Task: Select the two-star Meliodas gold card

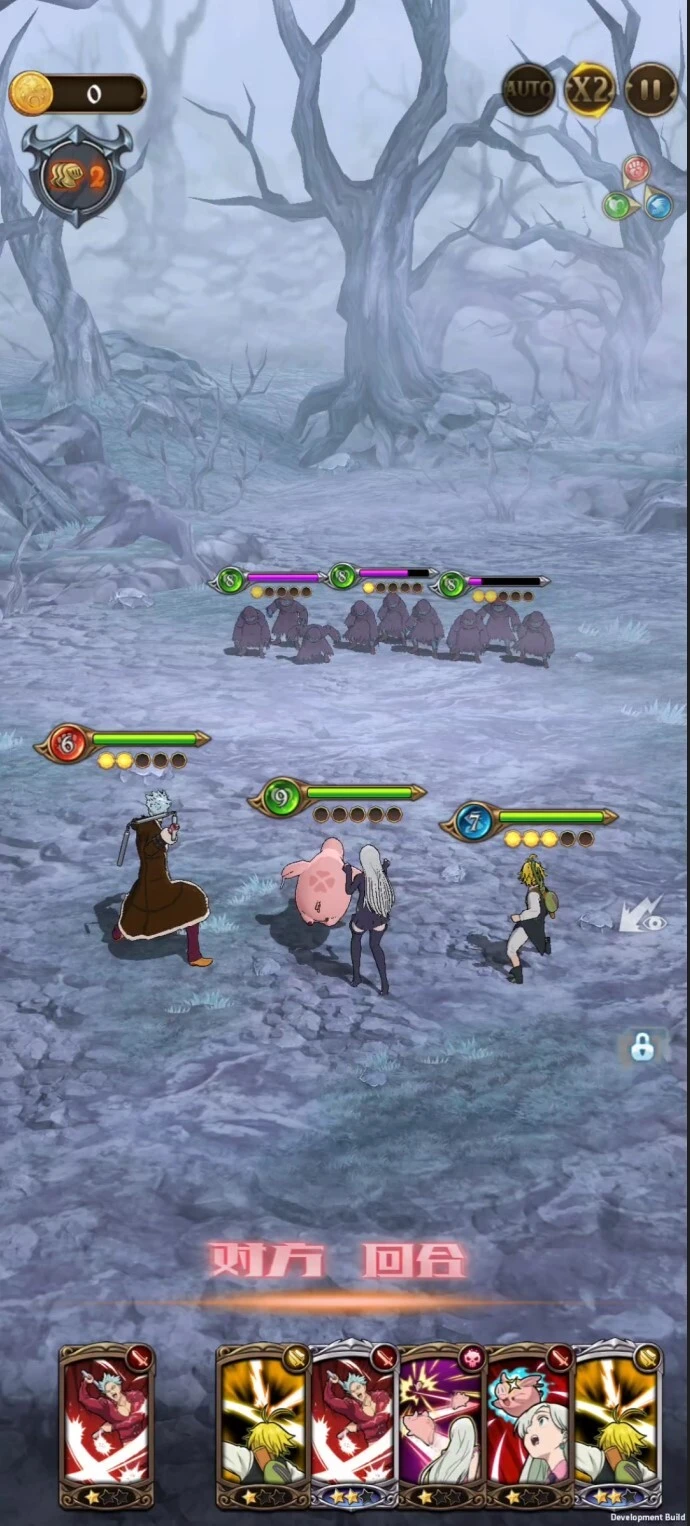Action: pos(617,1424)
